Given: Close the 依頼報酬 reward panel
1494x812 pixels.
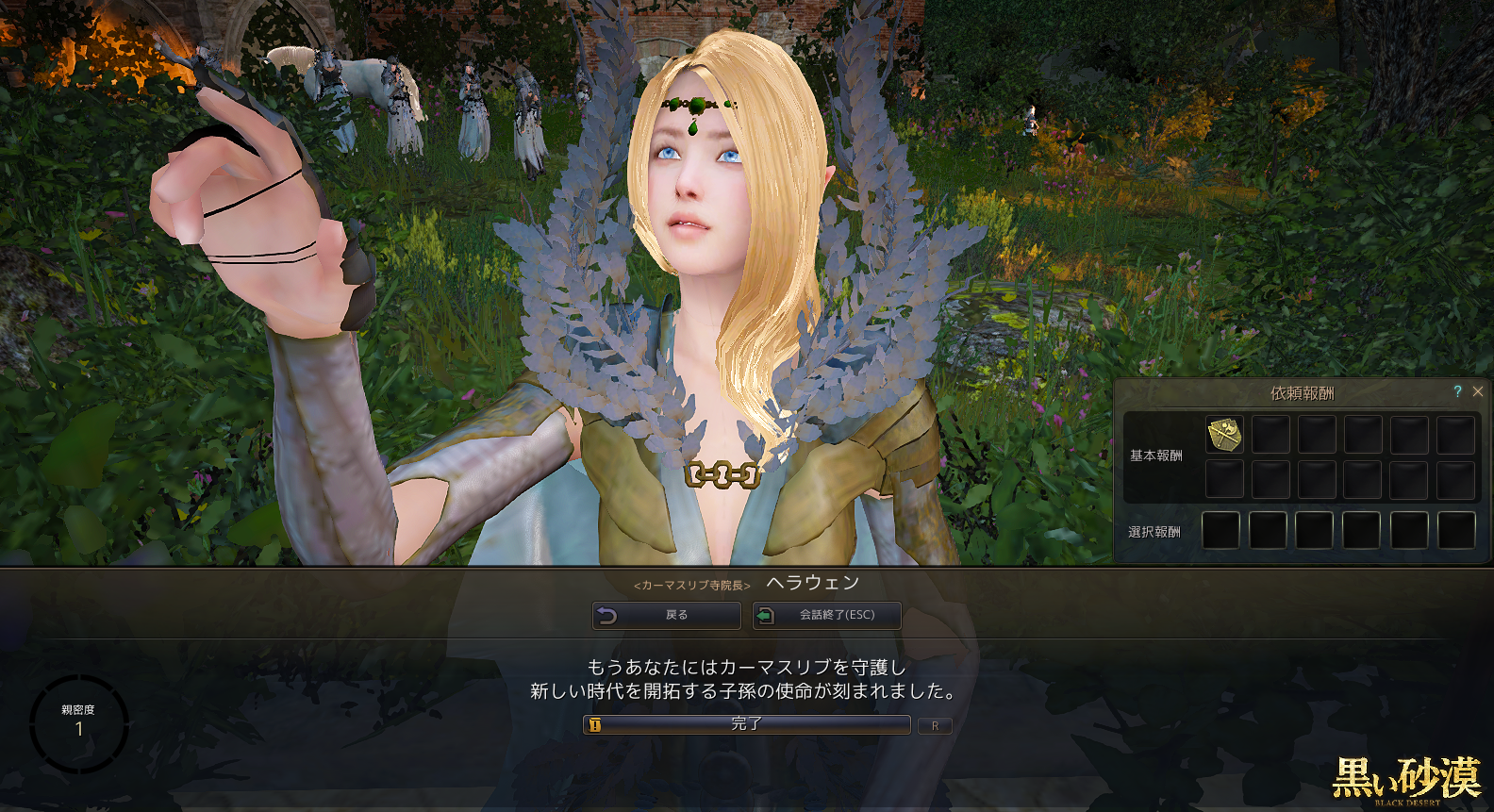Looking at the screenshot, I should coord(1478,391).
